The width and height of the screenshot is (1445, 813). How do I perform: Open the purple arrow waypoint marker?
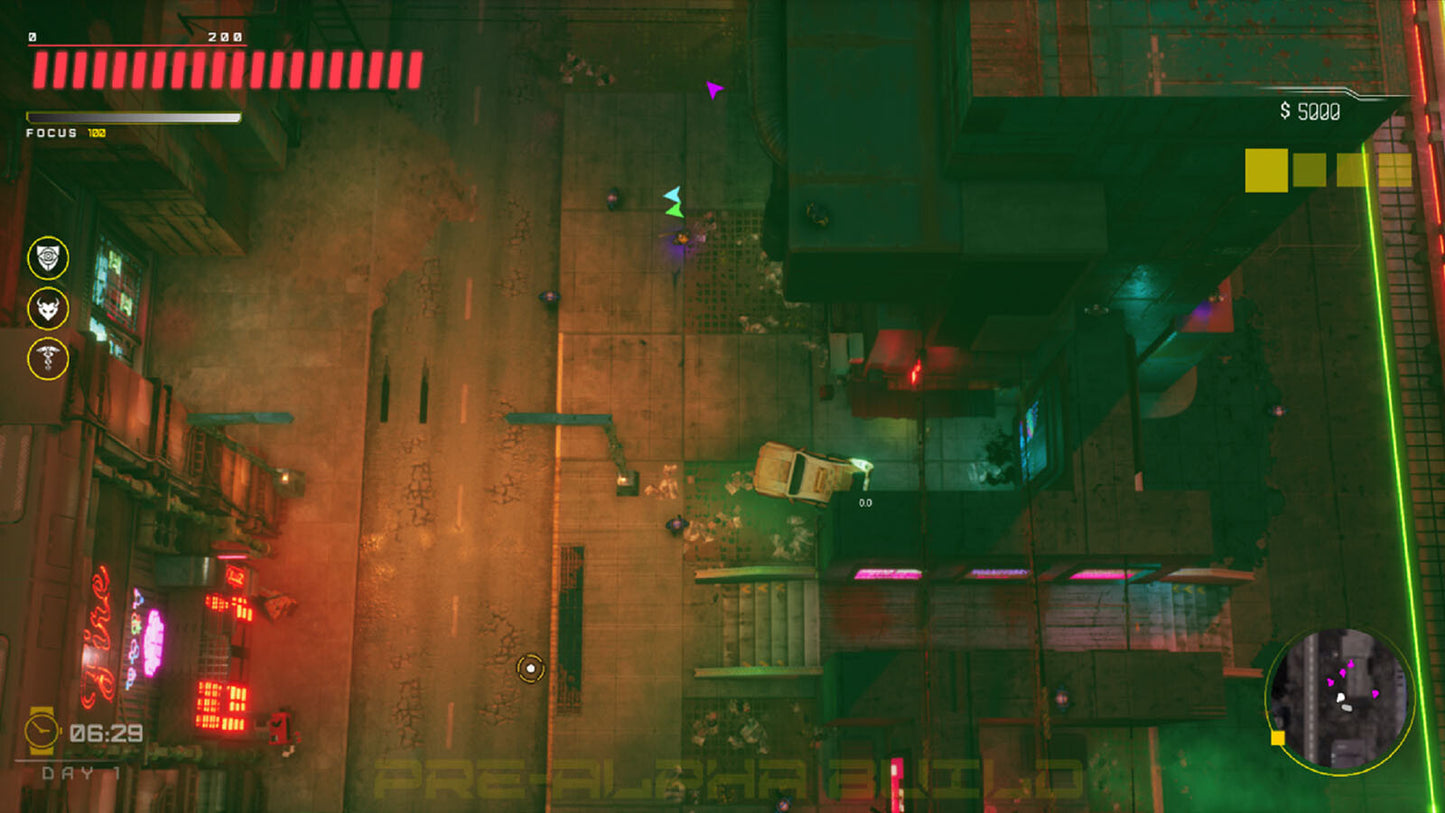click(713, 92)
